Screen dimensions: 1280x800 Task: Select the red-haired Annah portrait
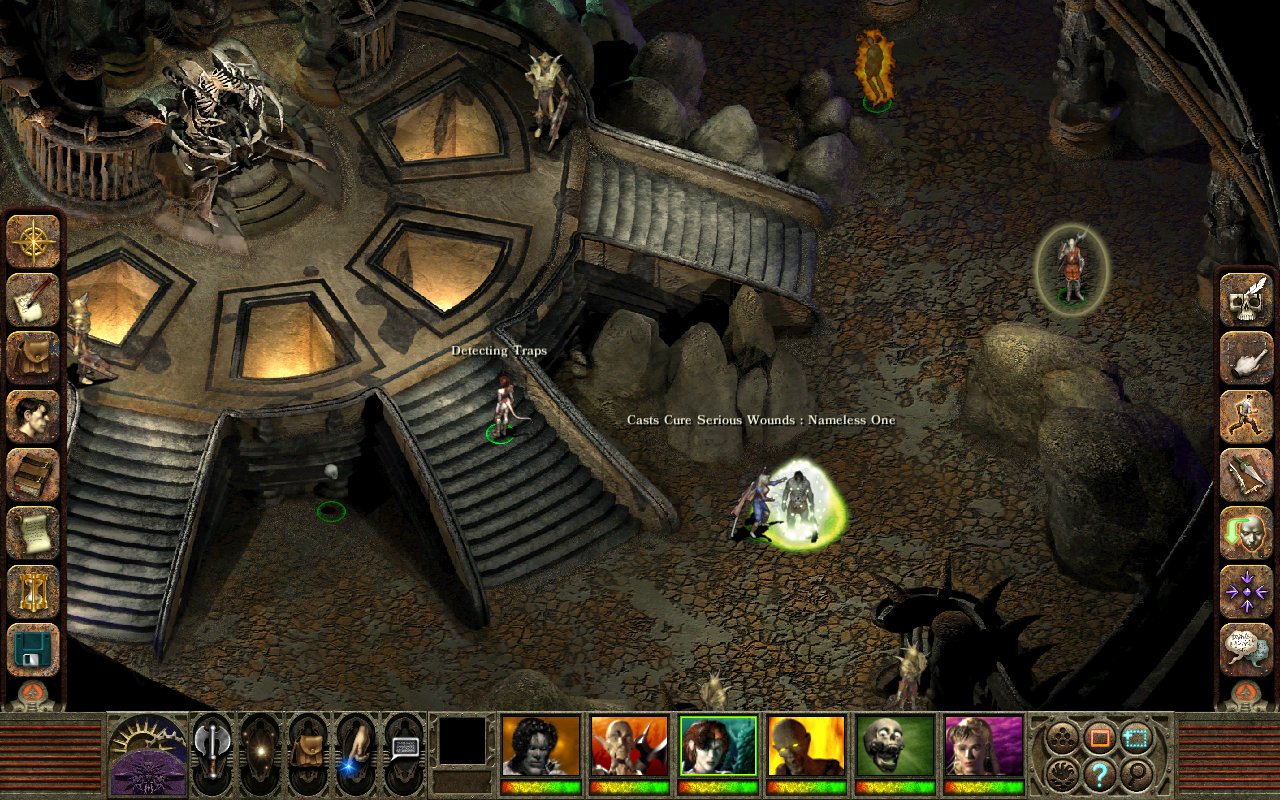[x=717, y=745]
